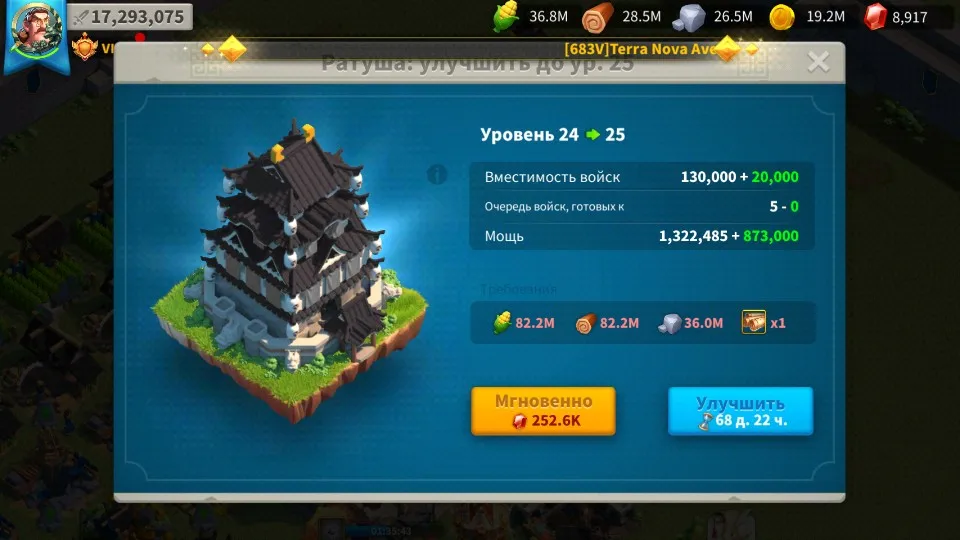Instantly upgrade for 252.6K gems

click(543, 411)
